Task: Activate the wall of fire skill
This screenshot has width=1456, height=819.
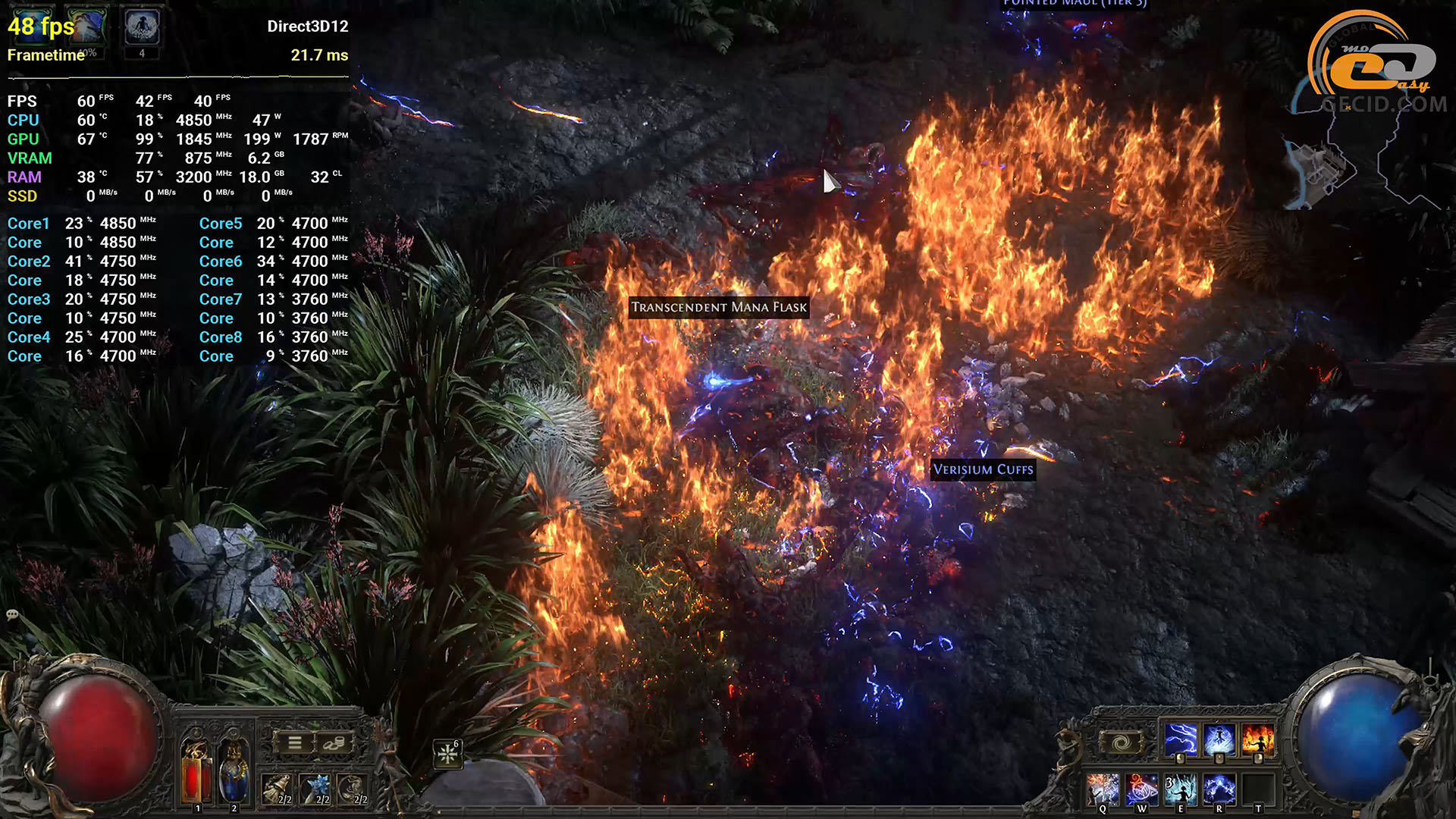Action: (x=1258, y=739)
